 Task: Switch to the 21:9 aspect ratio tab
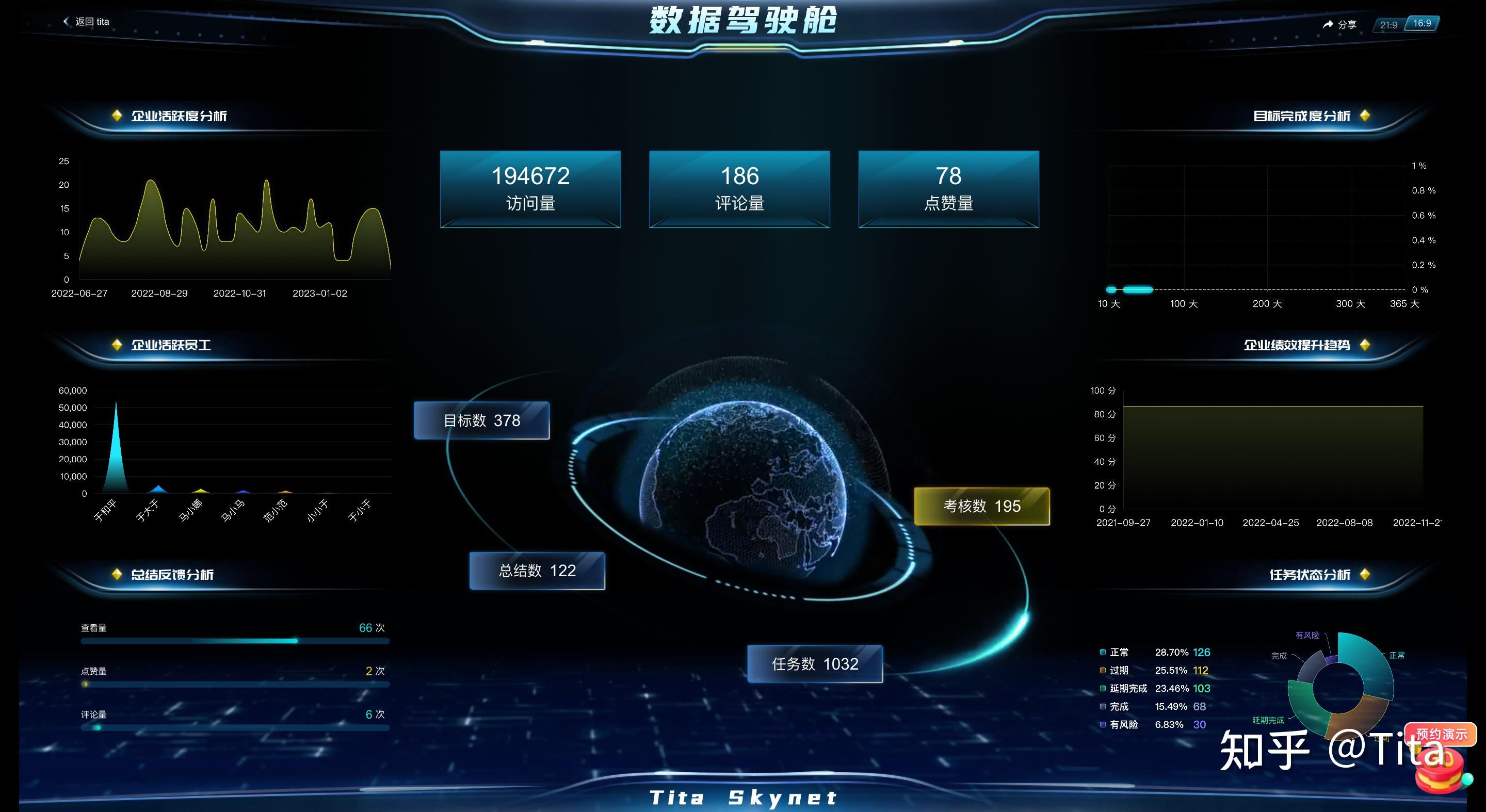[1388, 25]
